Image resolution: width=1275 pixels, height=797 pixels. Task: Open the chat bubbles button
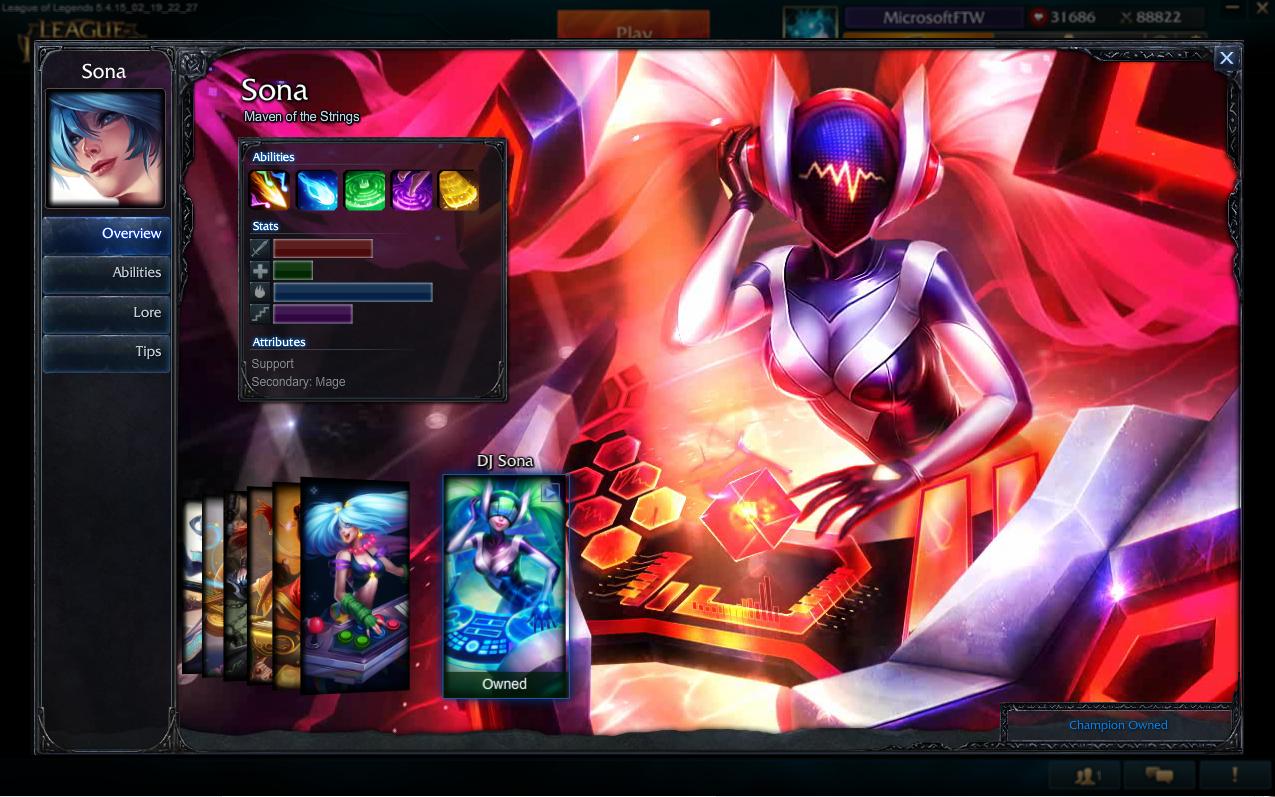(x=1159, y=775)
